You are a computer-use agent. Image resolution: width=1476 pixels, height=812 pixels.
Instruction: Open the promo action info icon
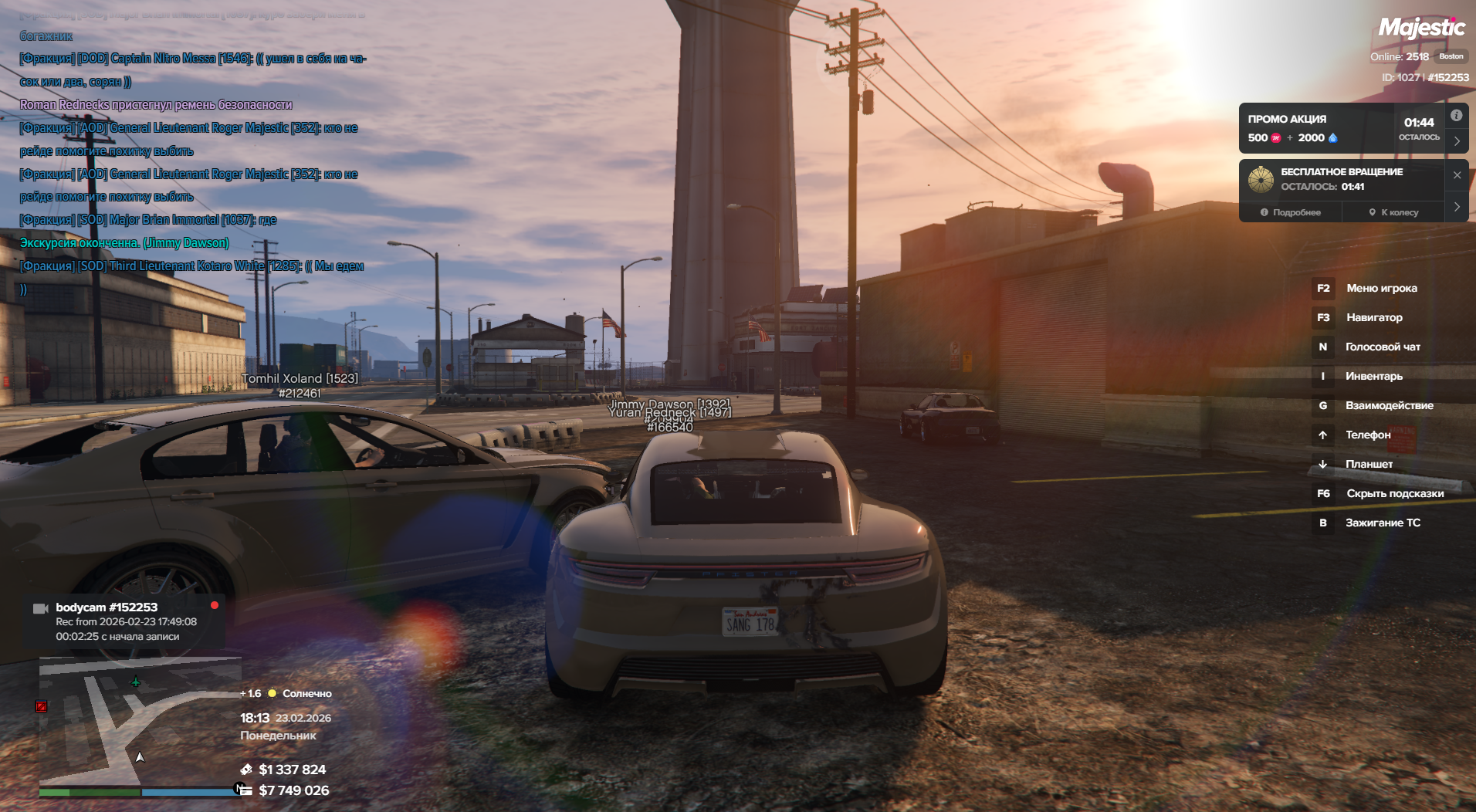(x=1456, y=116)
